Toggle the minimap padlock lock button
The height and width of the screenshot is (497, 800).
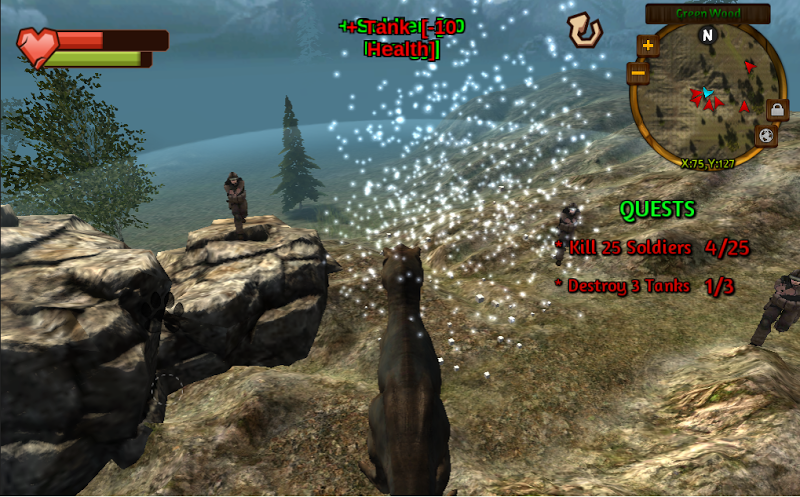tap(777, 109)
